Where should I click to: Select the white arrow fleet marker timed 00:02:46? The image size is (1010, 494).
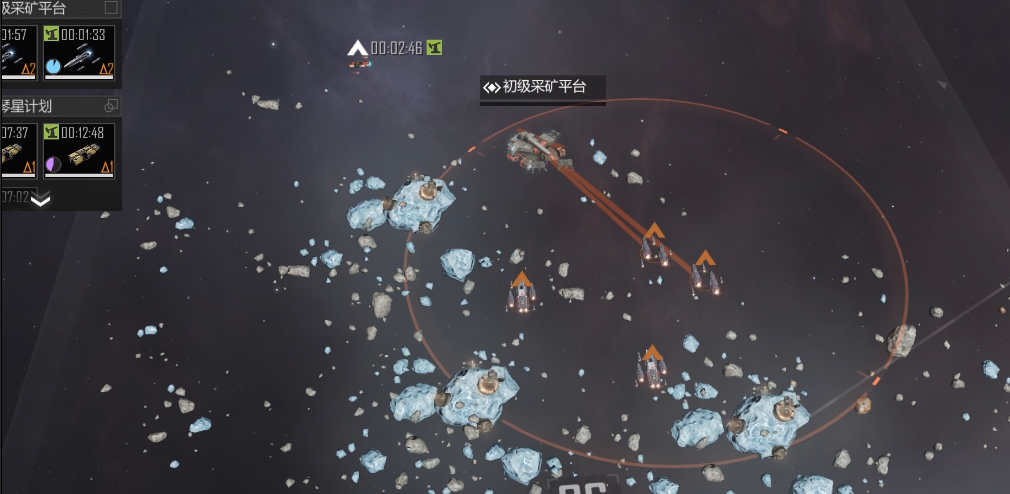coord(358,48)
